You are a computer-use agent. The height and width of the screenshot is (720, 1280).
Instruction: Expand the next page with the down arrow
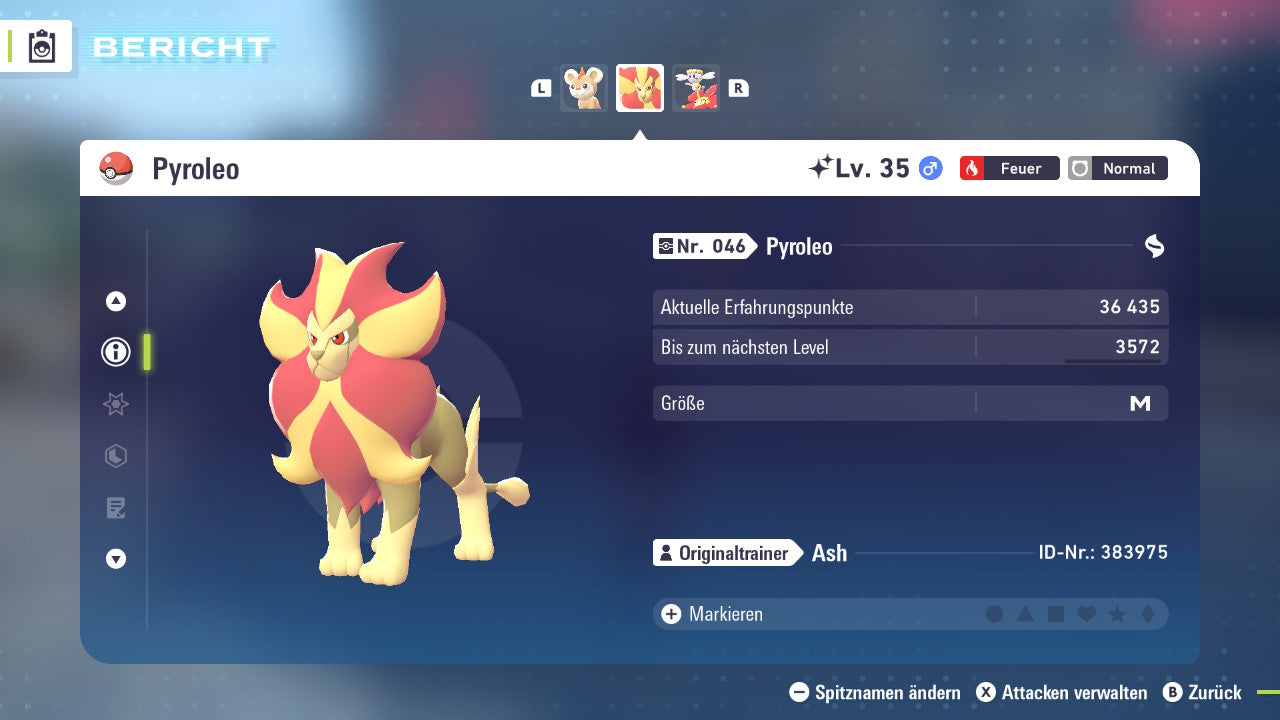(115, 560)
